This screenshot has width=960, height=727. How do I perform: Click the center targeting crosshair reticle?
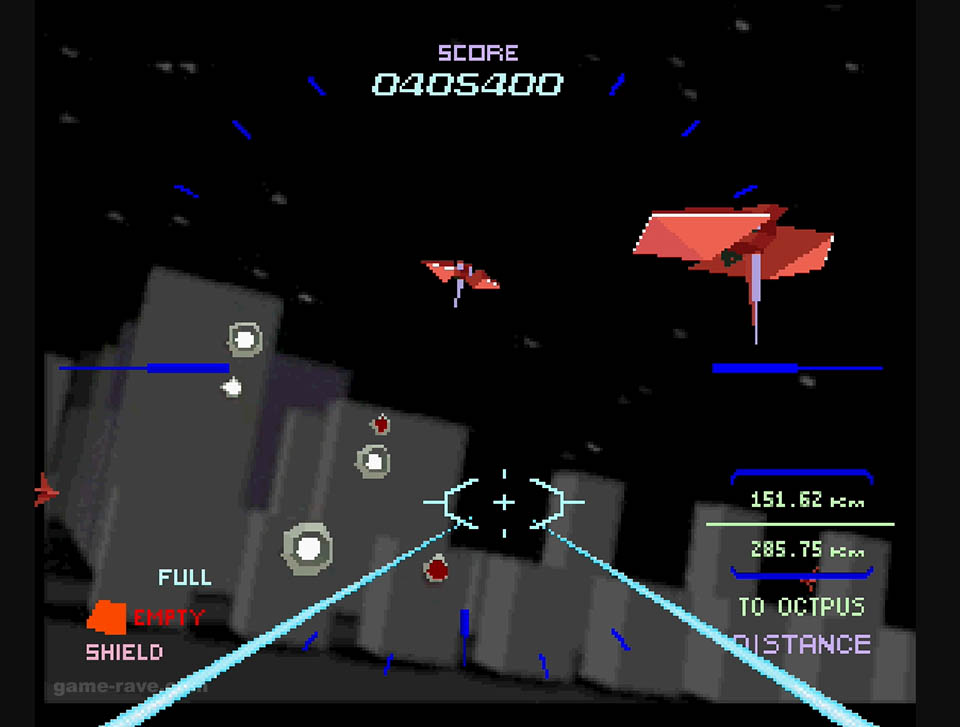pyautogui.click(x=504, y=502)
